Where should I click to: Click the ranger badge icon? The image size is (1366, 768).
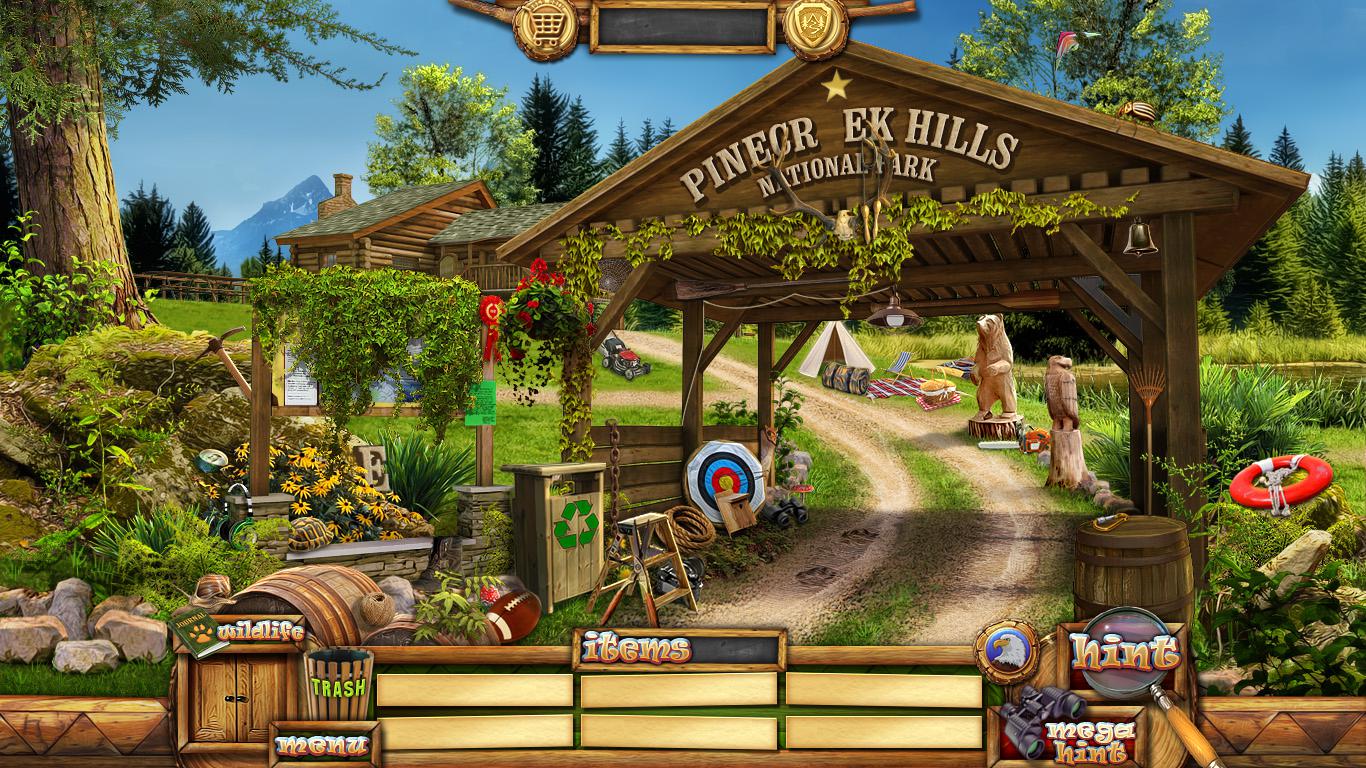point(815,26)
